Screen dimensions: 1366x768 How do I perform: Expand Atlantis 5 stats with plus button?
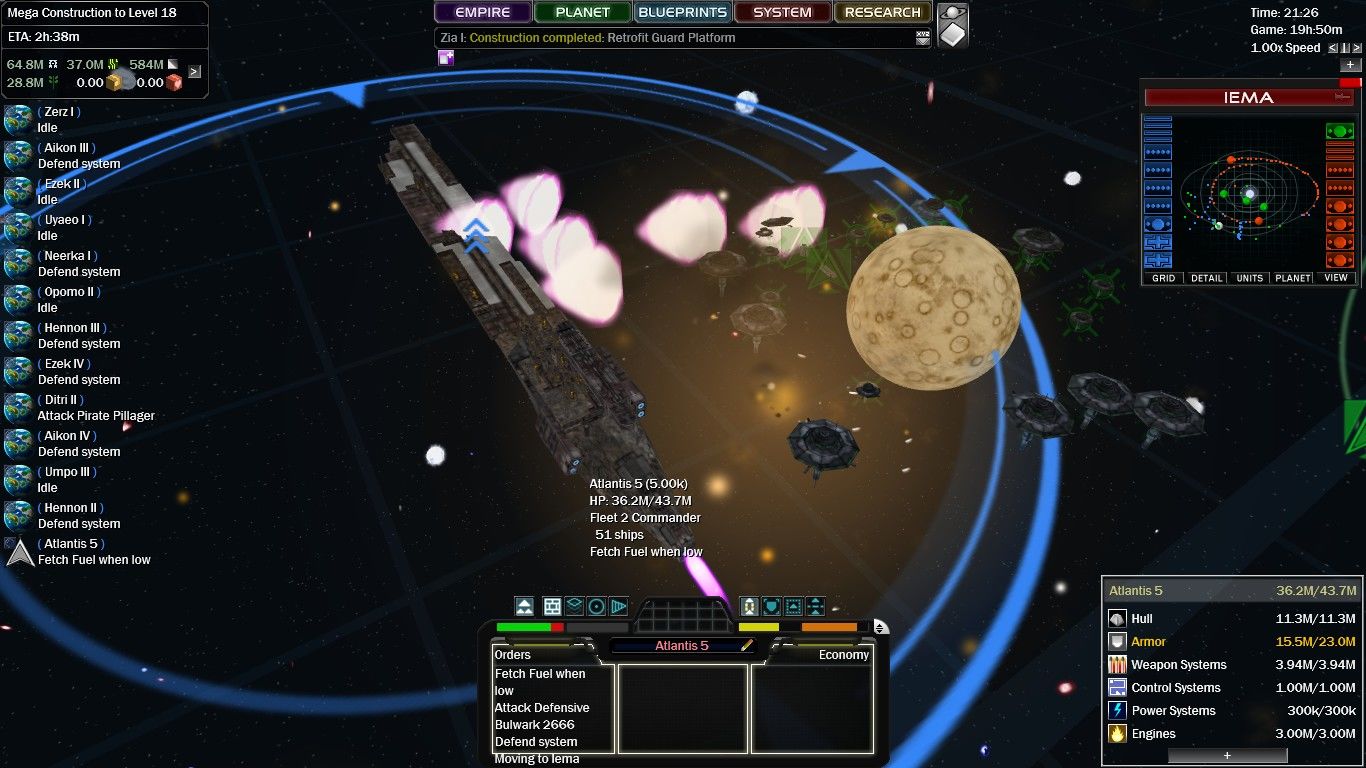[1227, 756]
